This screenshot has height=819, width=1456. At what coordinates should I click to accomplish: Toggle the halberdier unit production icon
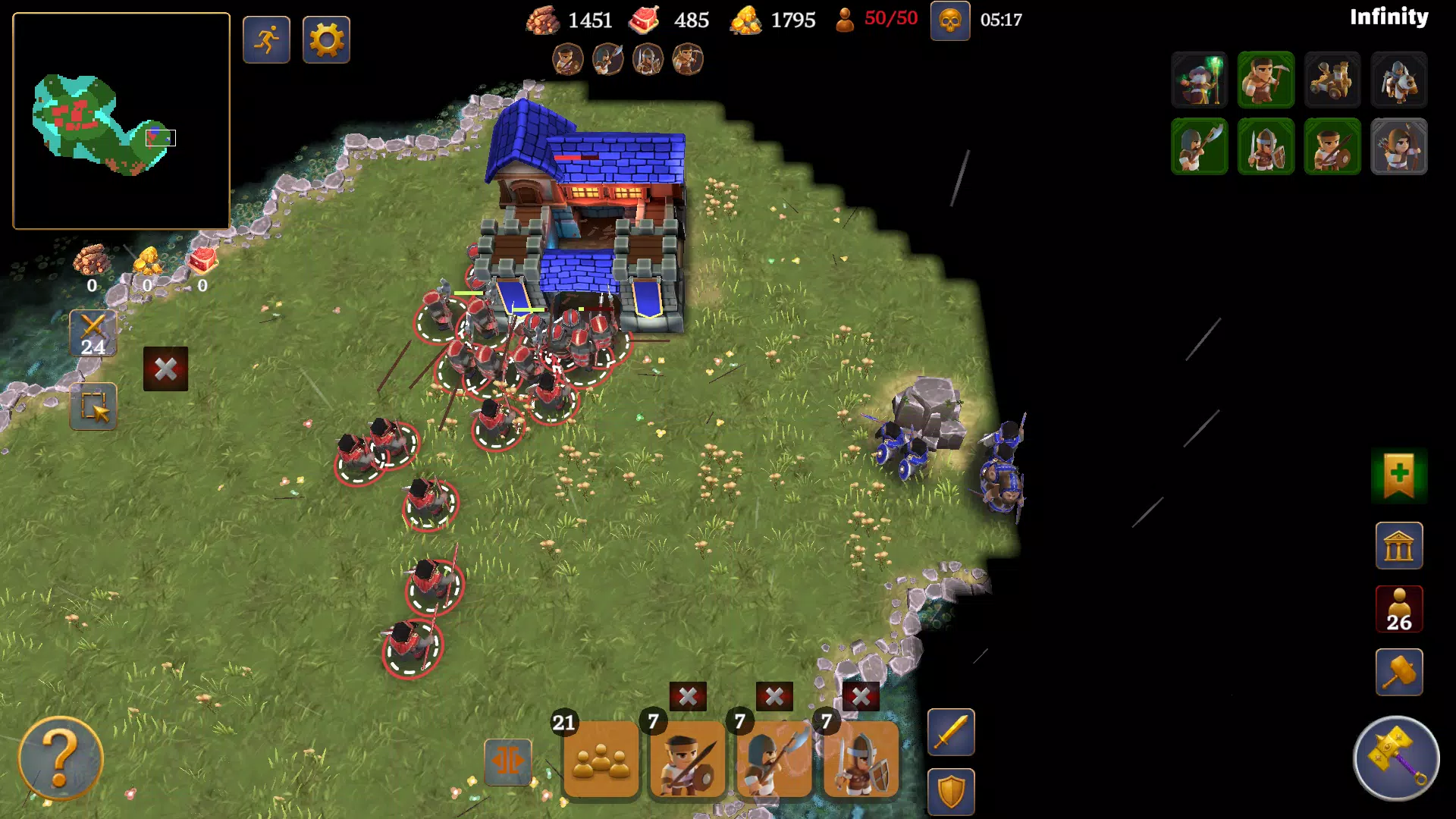pos(1200,146)
